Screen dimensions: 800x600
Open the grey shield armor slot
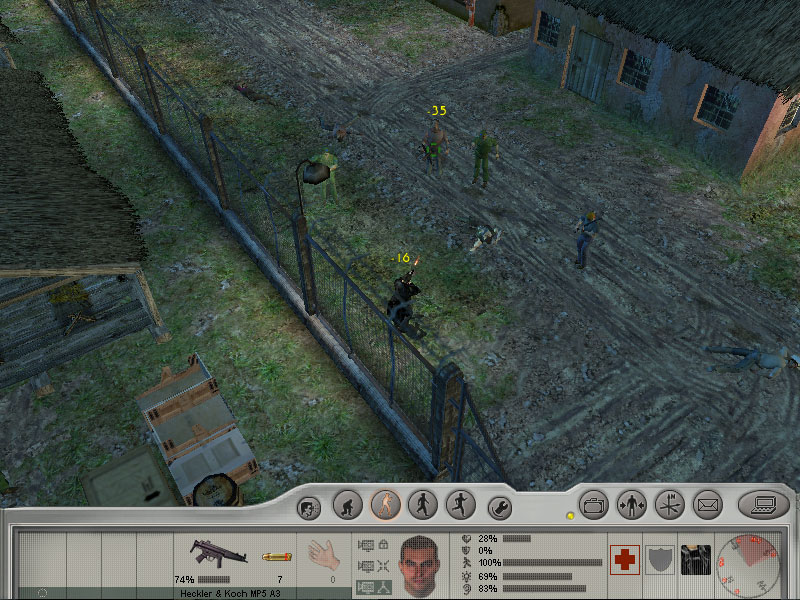[x=660, y=560]
